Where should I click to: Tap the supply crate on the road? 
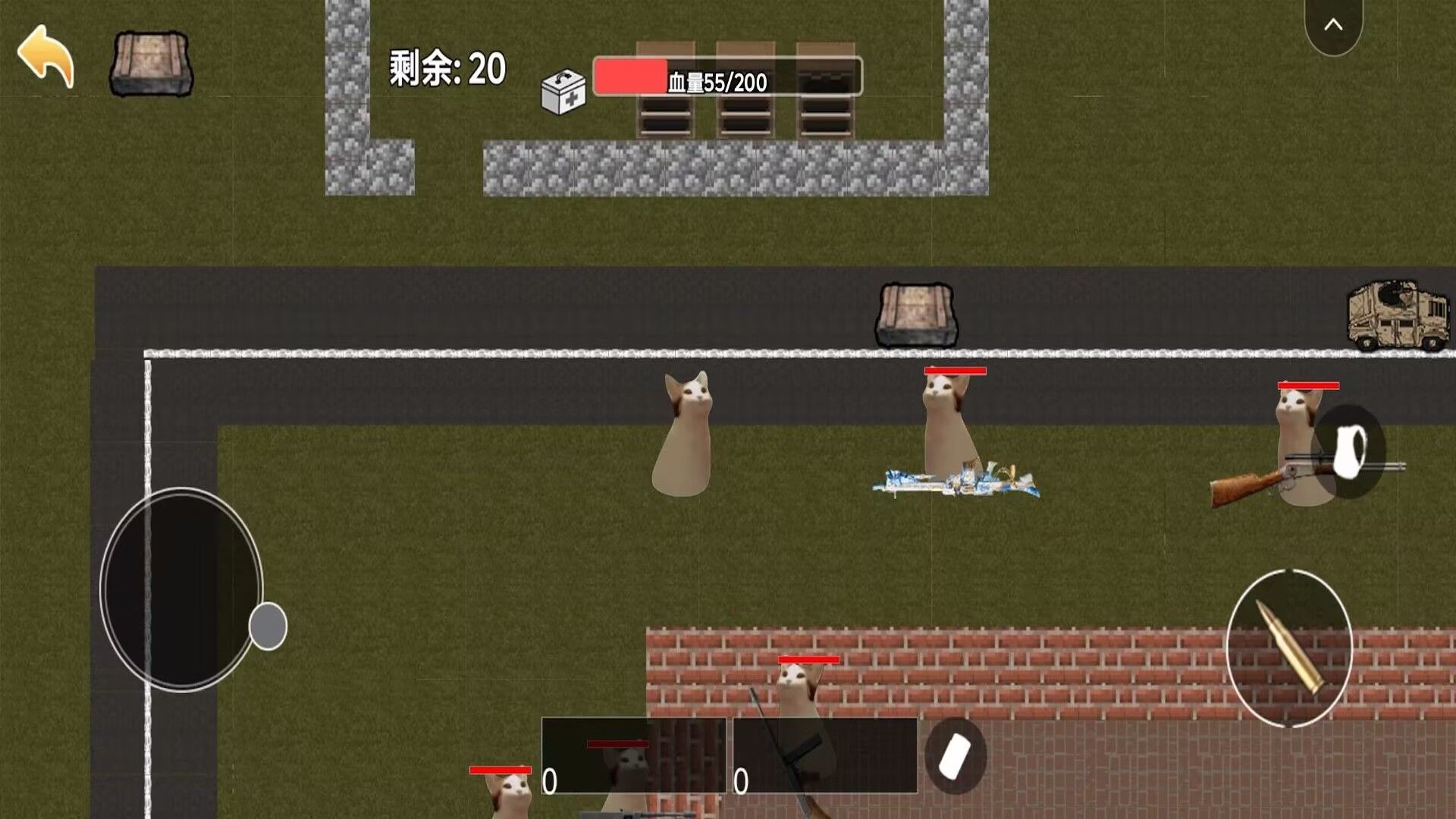[916, 313]
